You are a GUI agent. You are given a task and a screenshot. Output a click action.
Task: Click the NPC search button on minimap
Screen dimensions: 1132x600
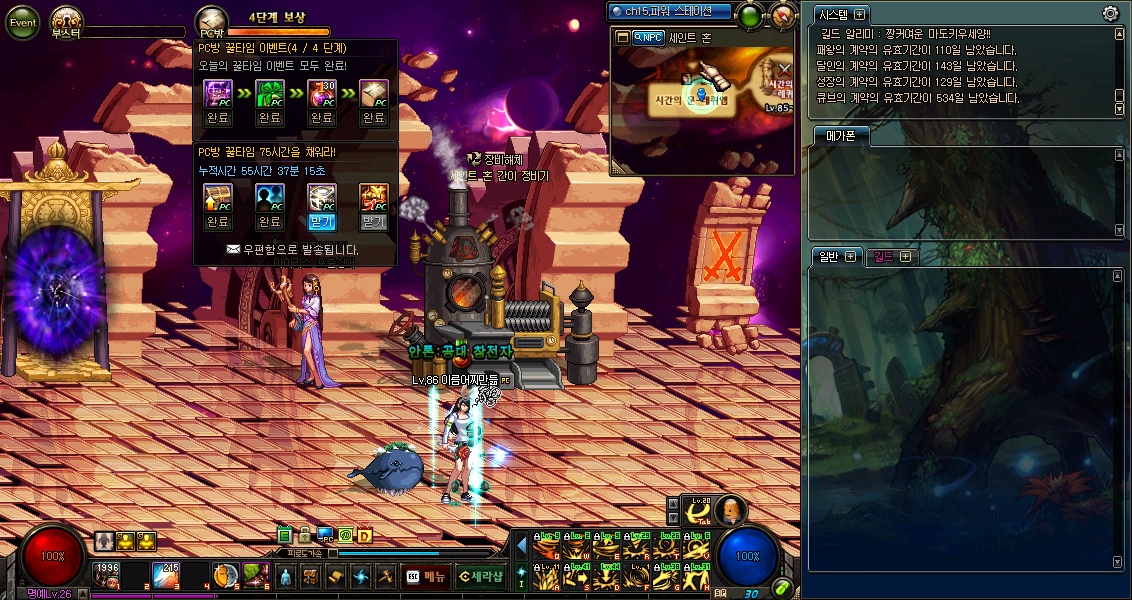648,37
